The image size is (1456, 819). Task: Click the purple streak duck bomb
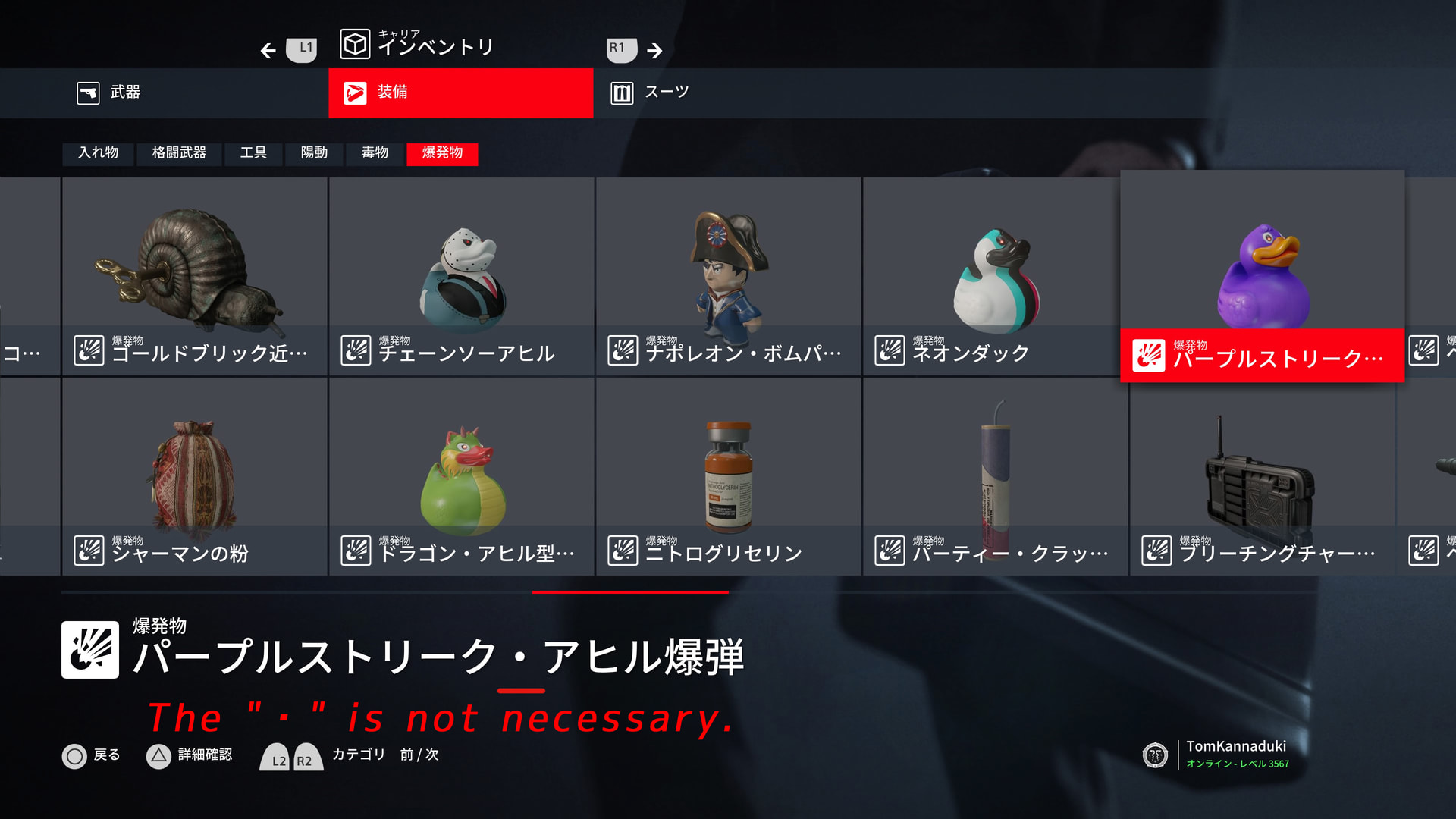tap(1262, 277)
